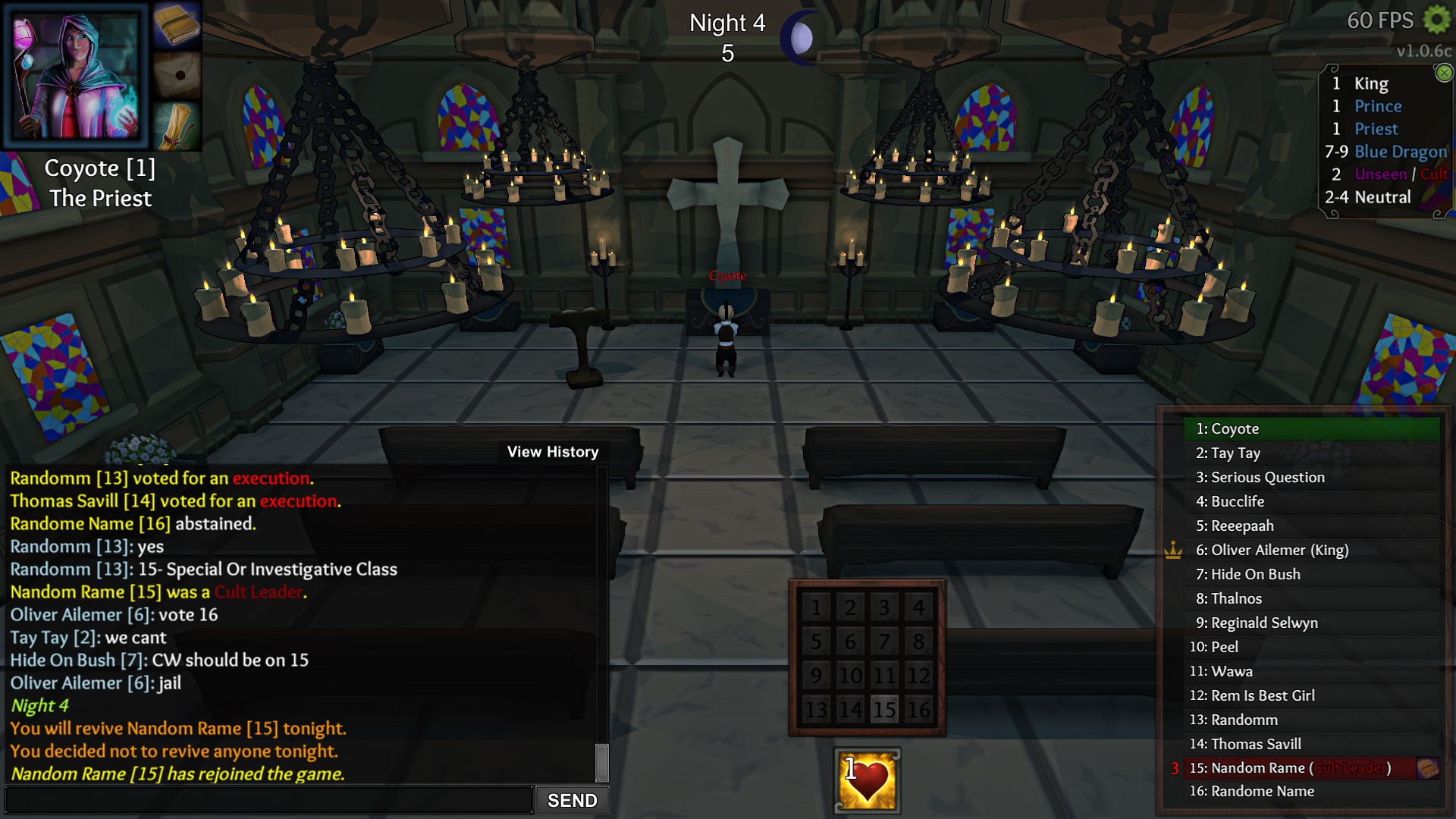This screenshot has height=819, width=1456.
Task: Open the settings gear icon
Action: click(1436, 20)
